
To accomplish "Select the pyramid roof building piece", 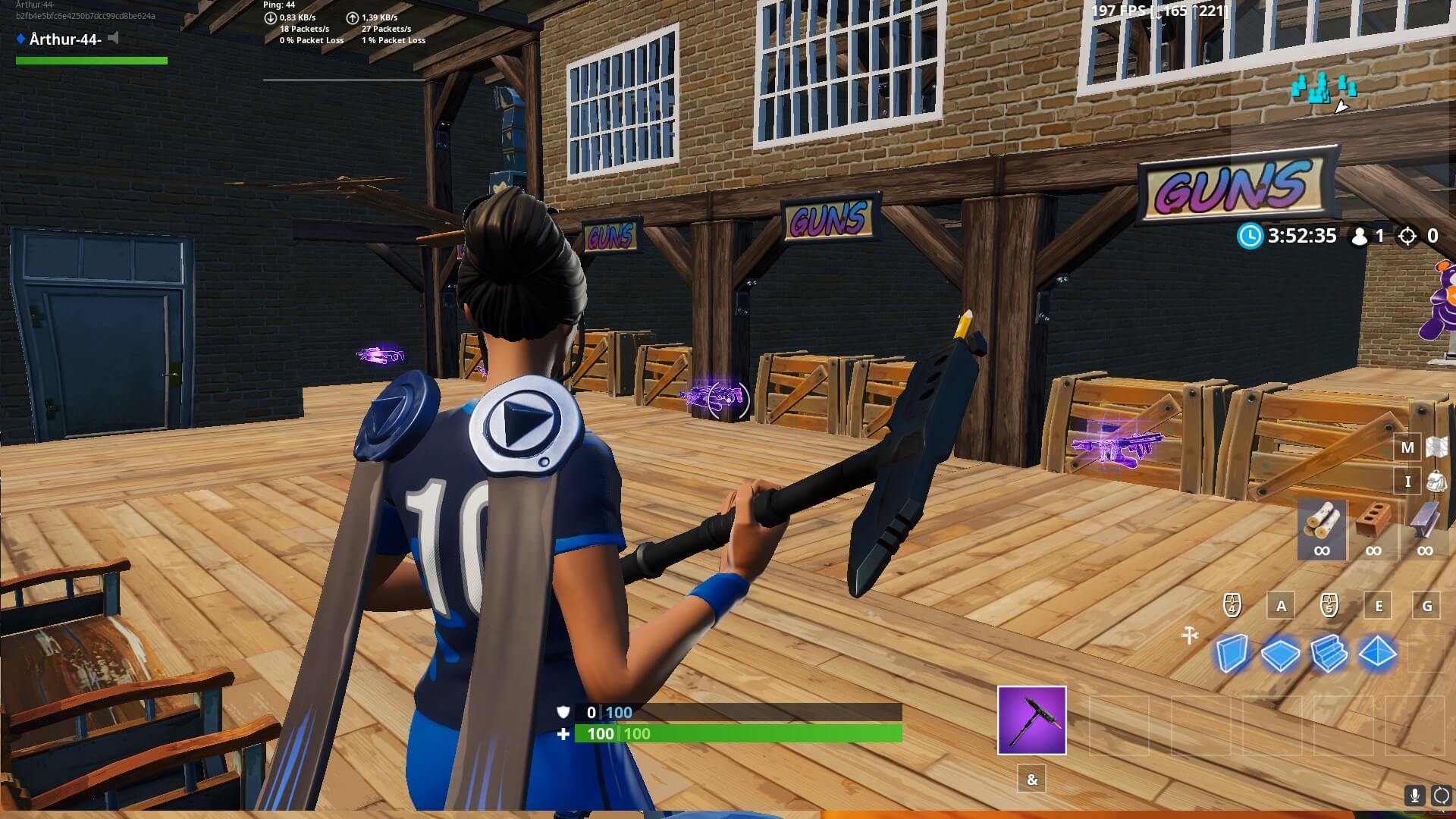I will coord(1377,654).
